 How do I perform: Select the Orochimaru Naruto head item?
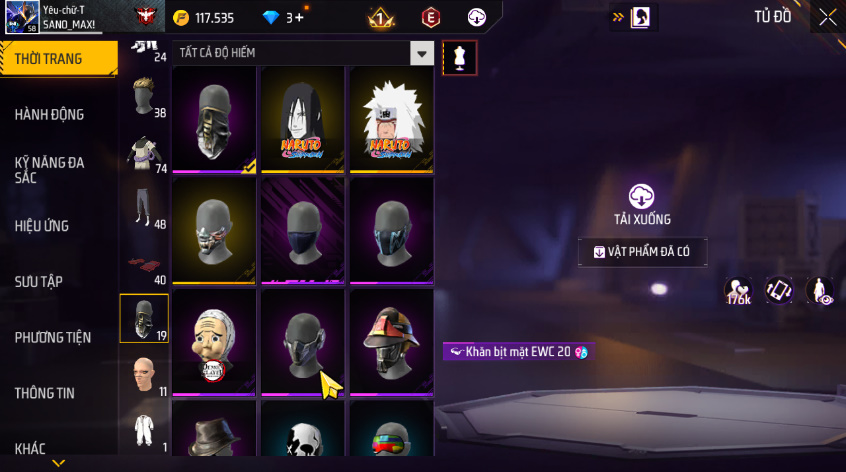click(302, 119)
